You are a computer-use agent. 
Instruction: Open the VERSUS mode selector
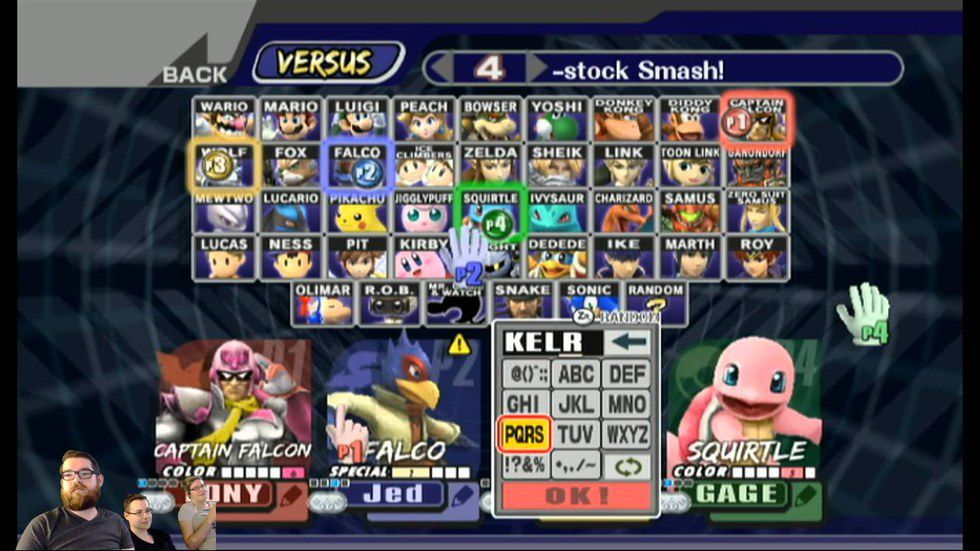[327, 62]
